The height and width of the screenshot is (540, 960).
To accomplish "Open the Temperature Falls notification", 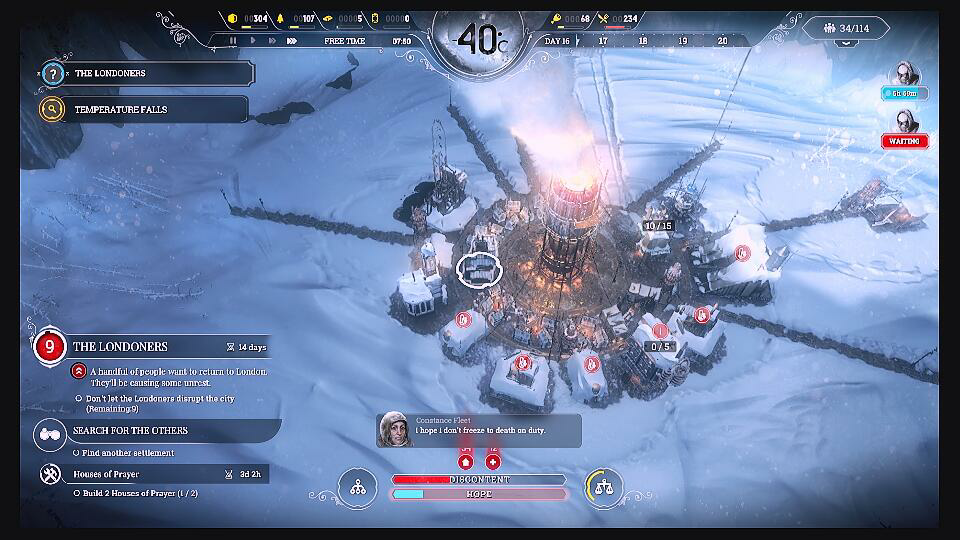I will (145, 109).
